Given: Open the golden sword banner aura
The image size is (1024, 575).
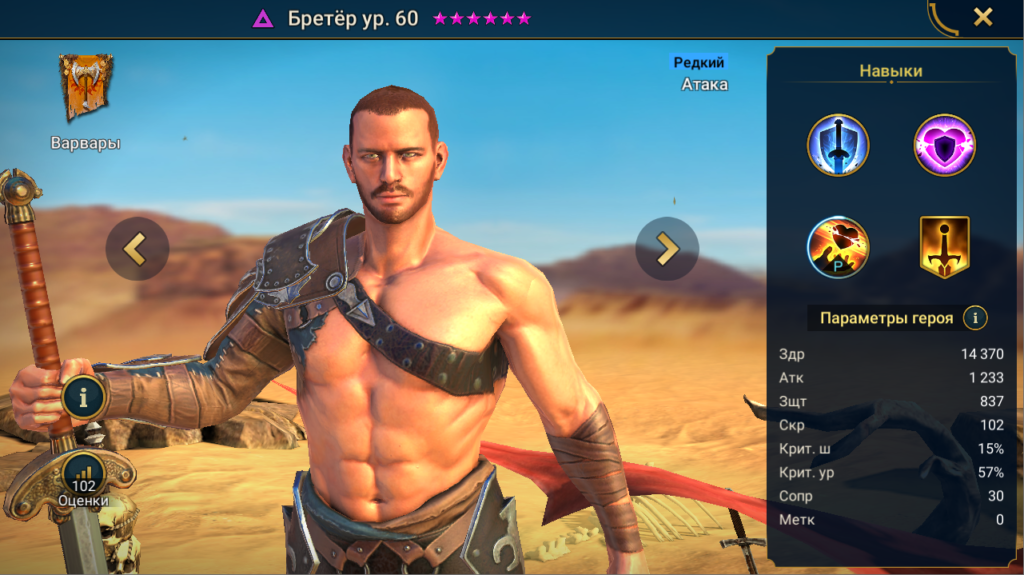Looking at the screenshot, I should click(944, 247).
